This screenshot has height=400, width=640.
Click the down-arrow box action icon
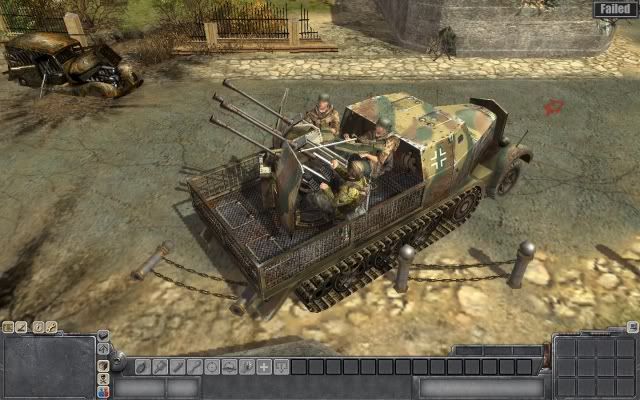(281, 367)
